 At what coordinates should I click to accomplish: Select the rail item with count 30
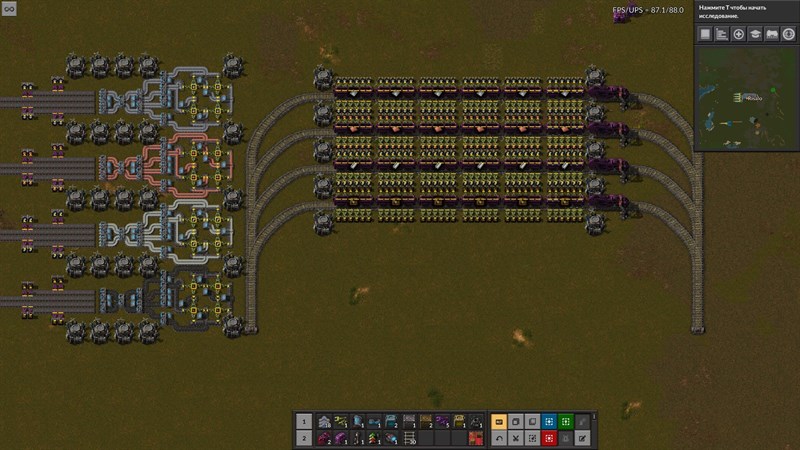tap(408, 438)
